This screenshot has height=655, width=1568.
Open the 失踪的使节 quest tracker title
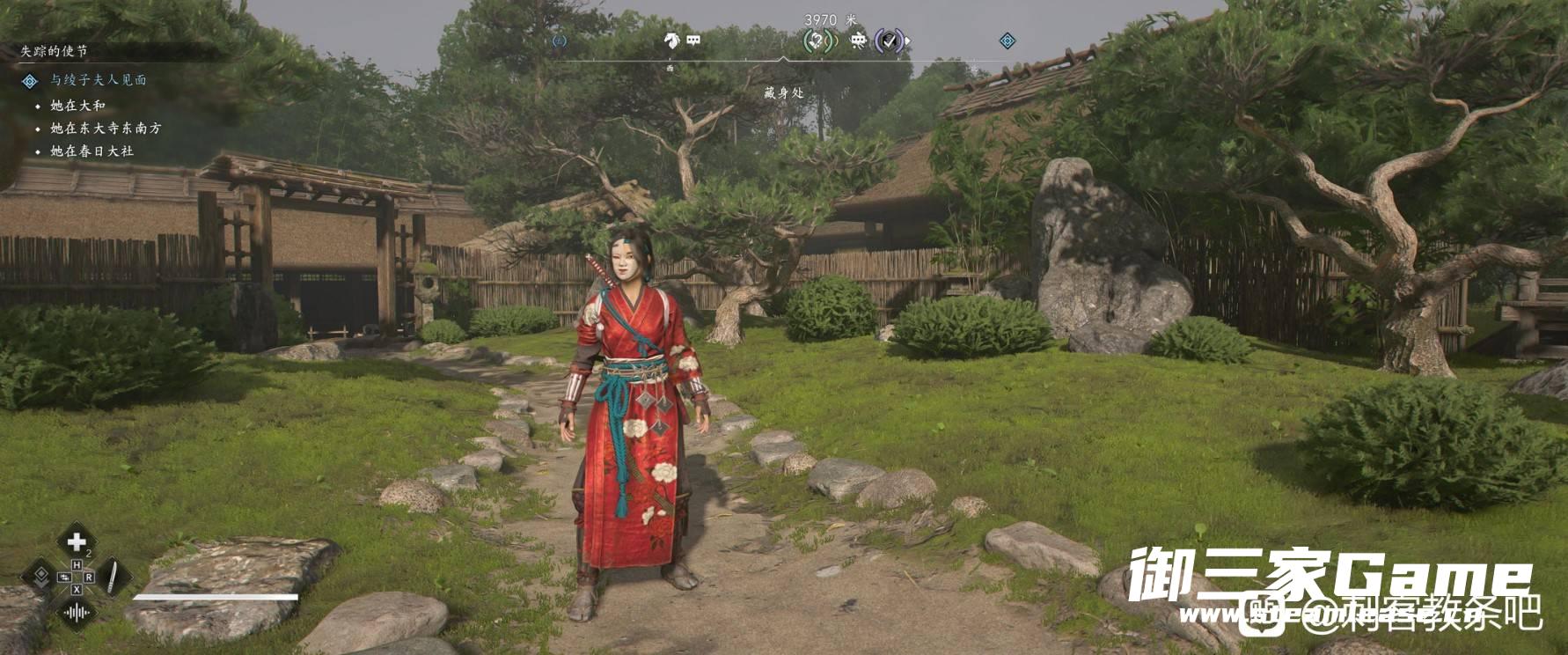(55, 52)
